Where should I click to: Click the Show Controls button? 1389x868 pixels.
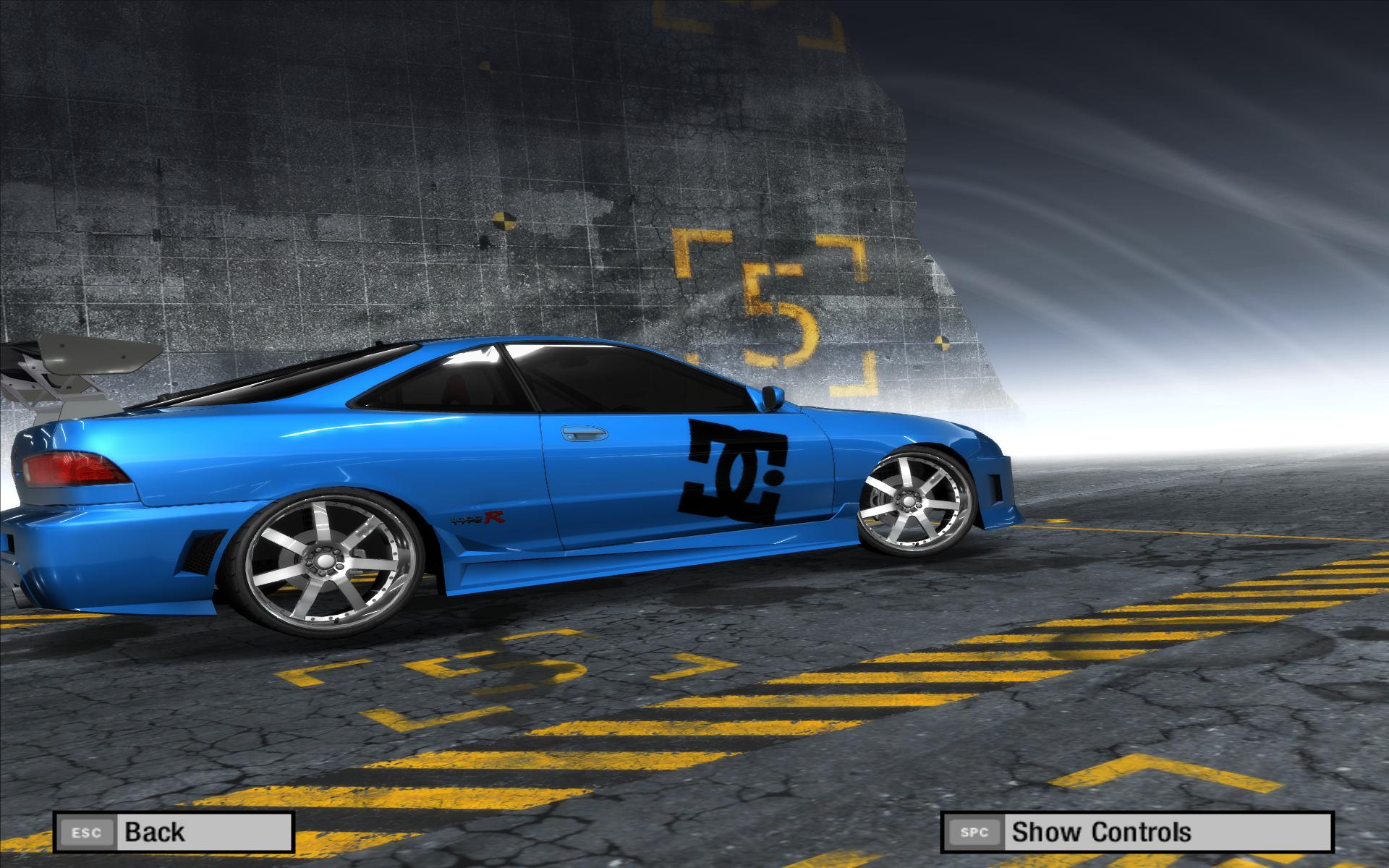[1136, 832]
